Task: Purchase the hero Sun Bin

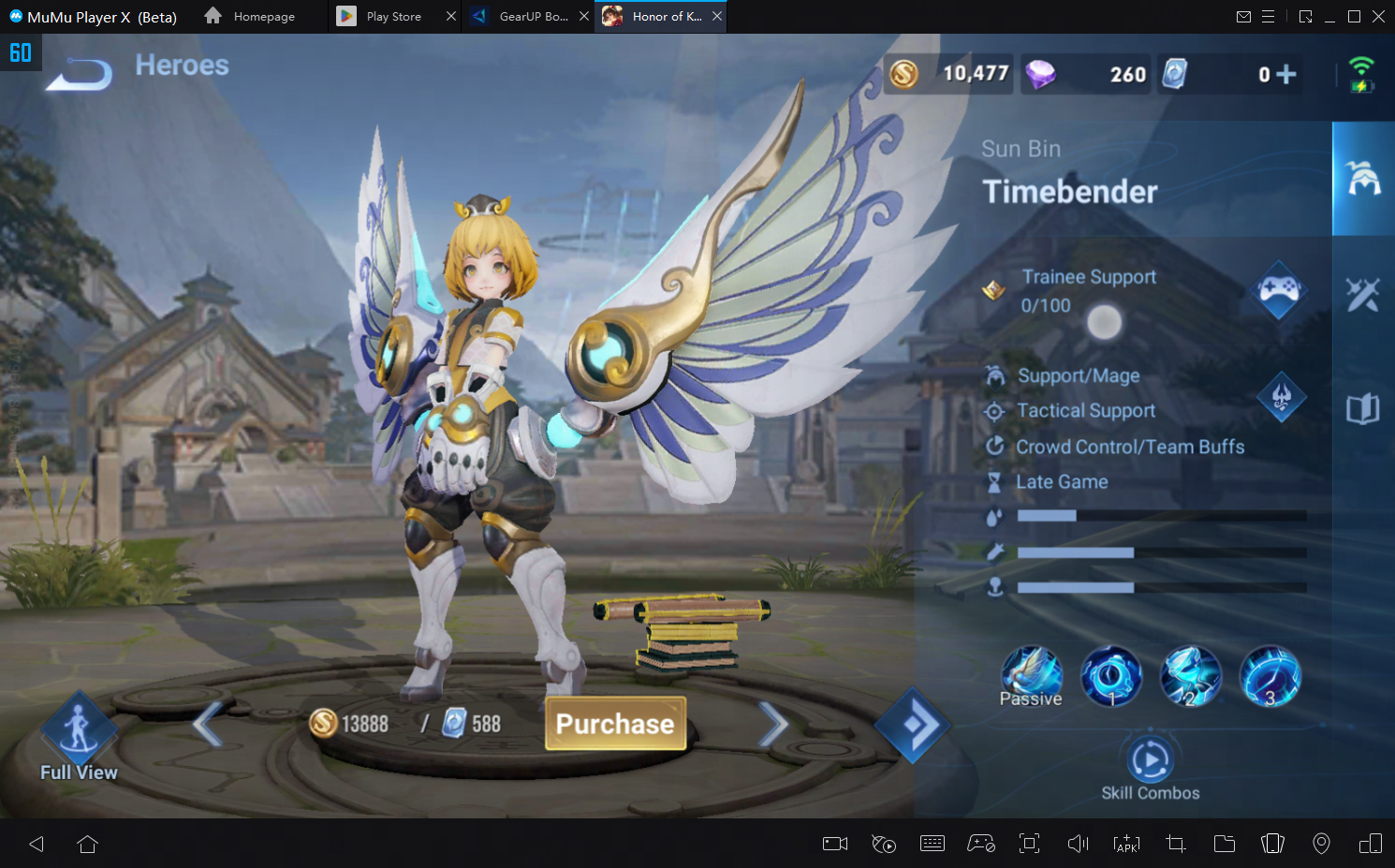Action: (615, 724)
